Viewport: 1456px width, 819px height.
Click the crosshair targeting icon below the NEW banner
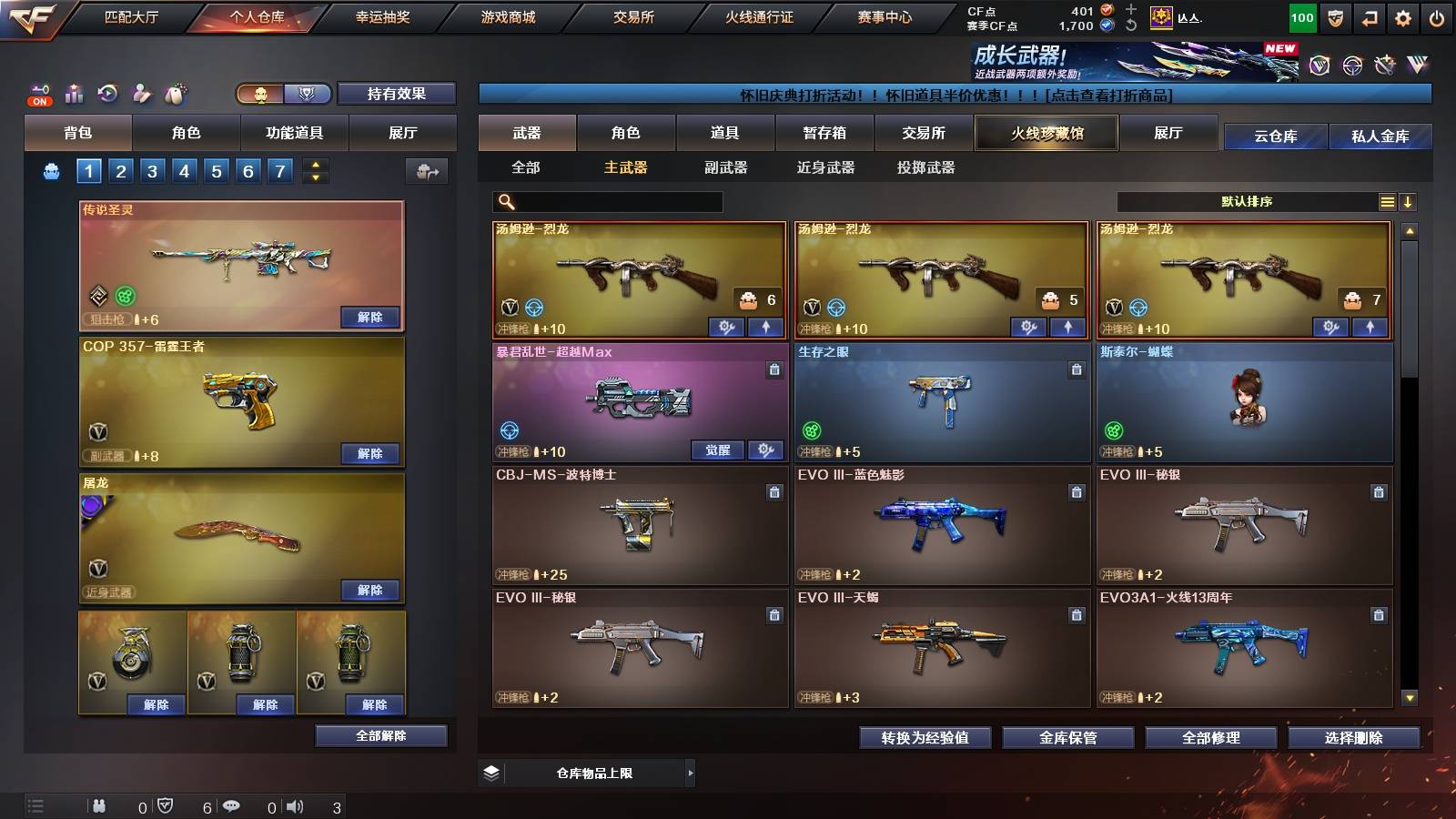point(1352,65)
